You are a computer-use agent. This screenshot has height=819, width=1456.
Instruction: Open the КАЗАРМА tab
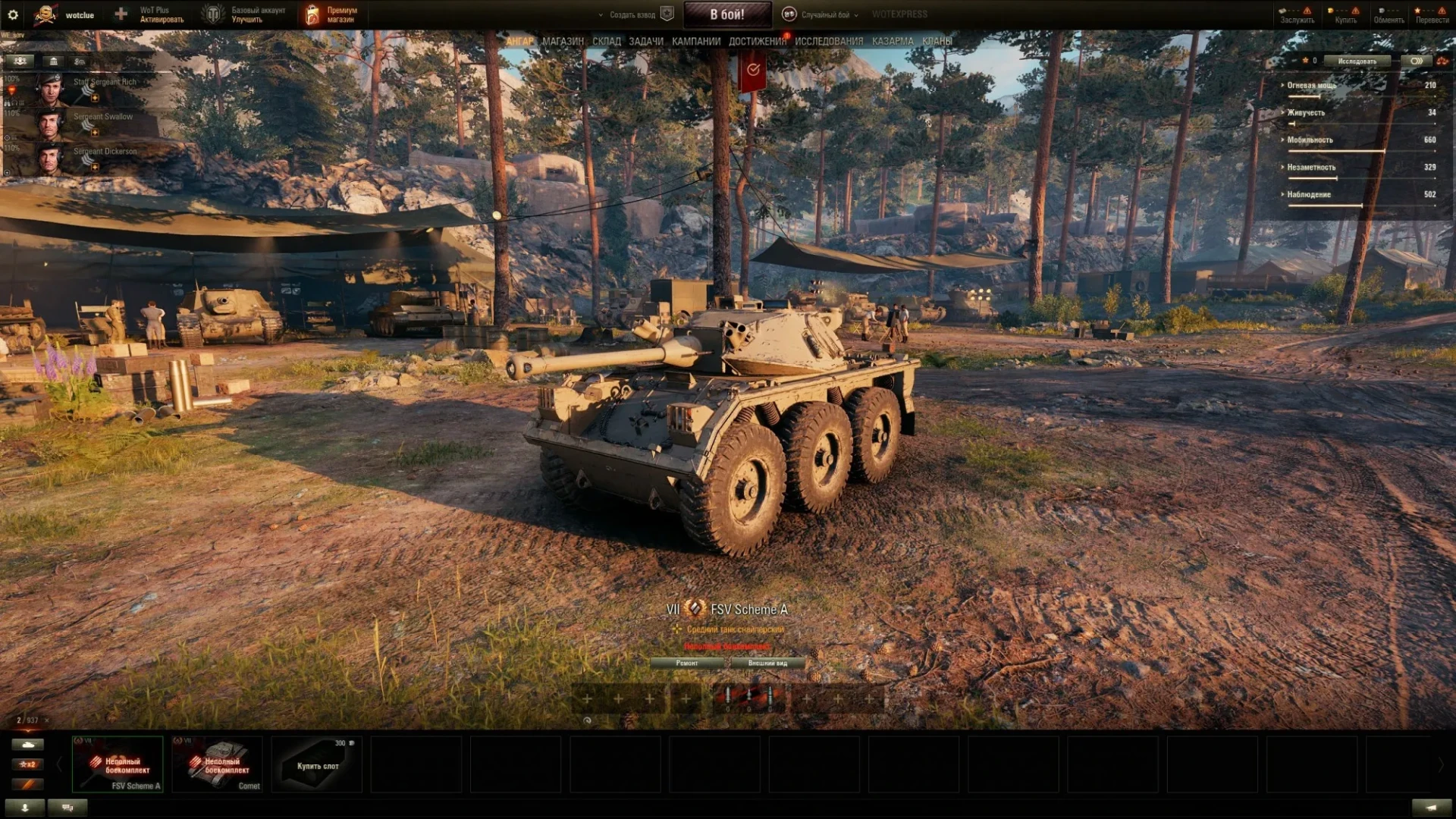893,41
